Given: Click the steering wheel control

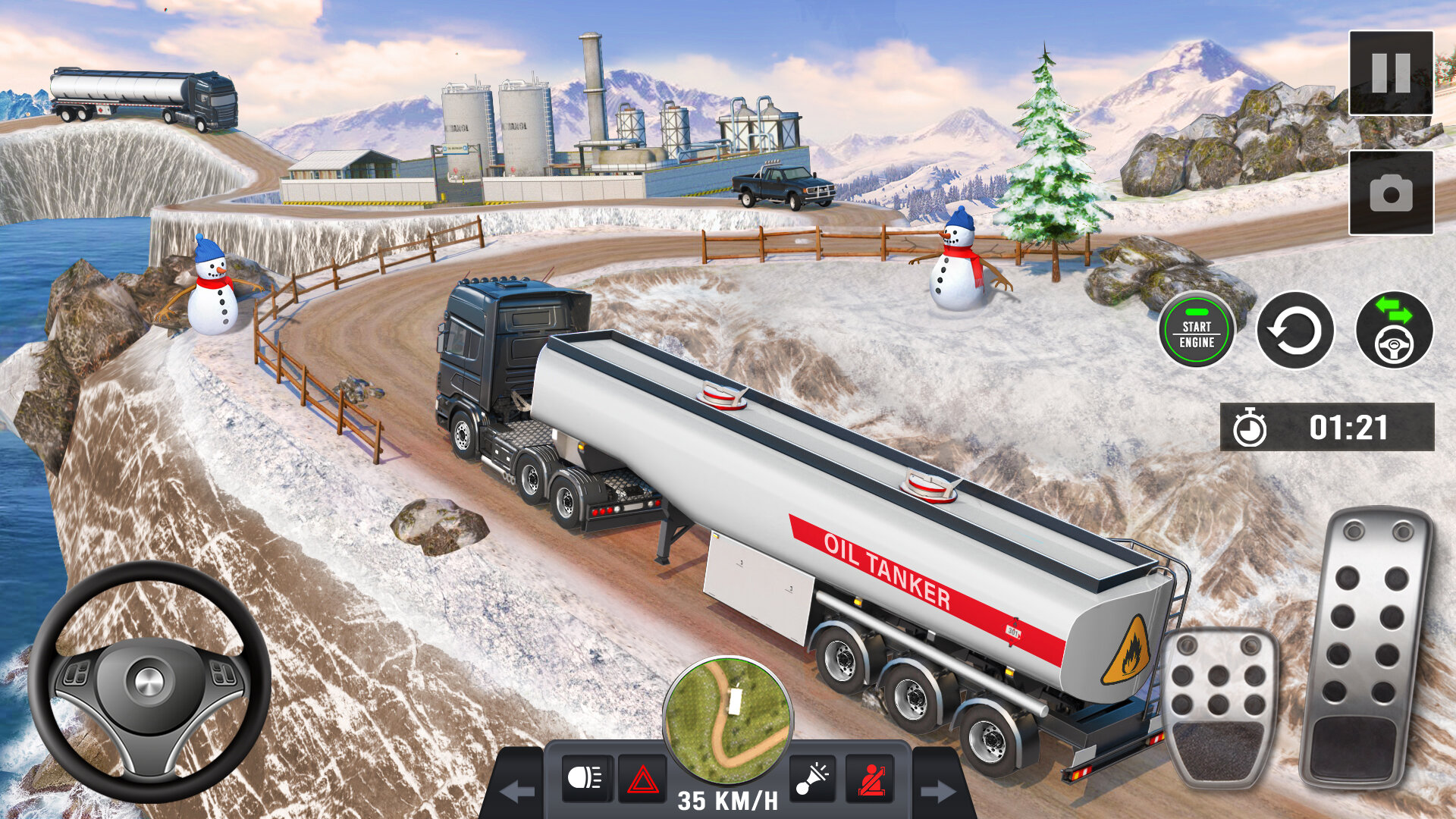Looking at the screenshot, I should (x=149, y=681).
